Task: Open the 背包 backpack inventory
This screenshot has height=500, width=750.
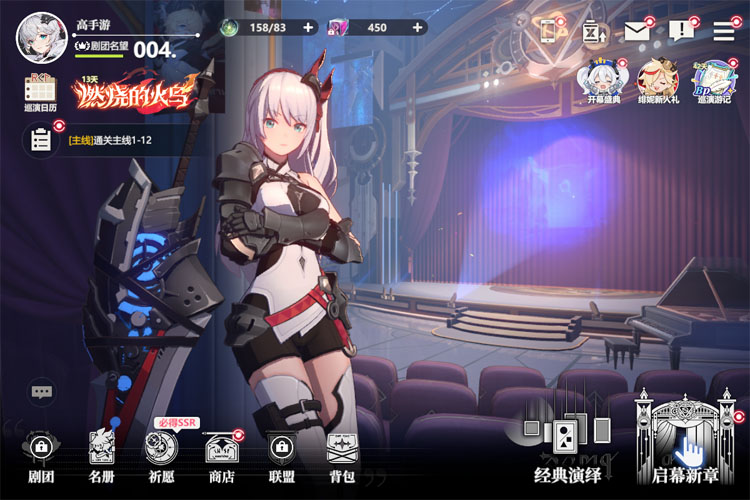Action: point(342,455)
